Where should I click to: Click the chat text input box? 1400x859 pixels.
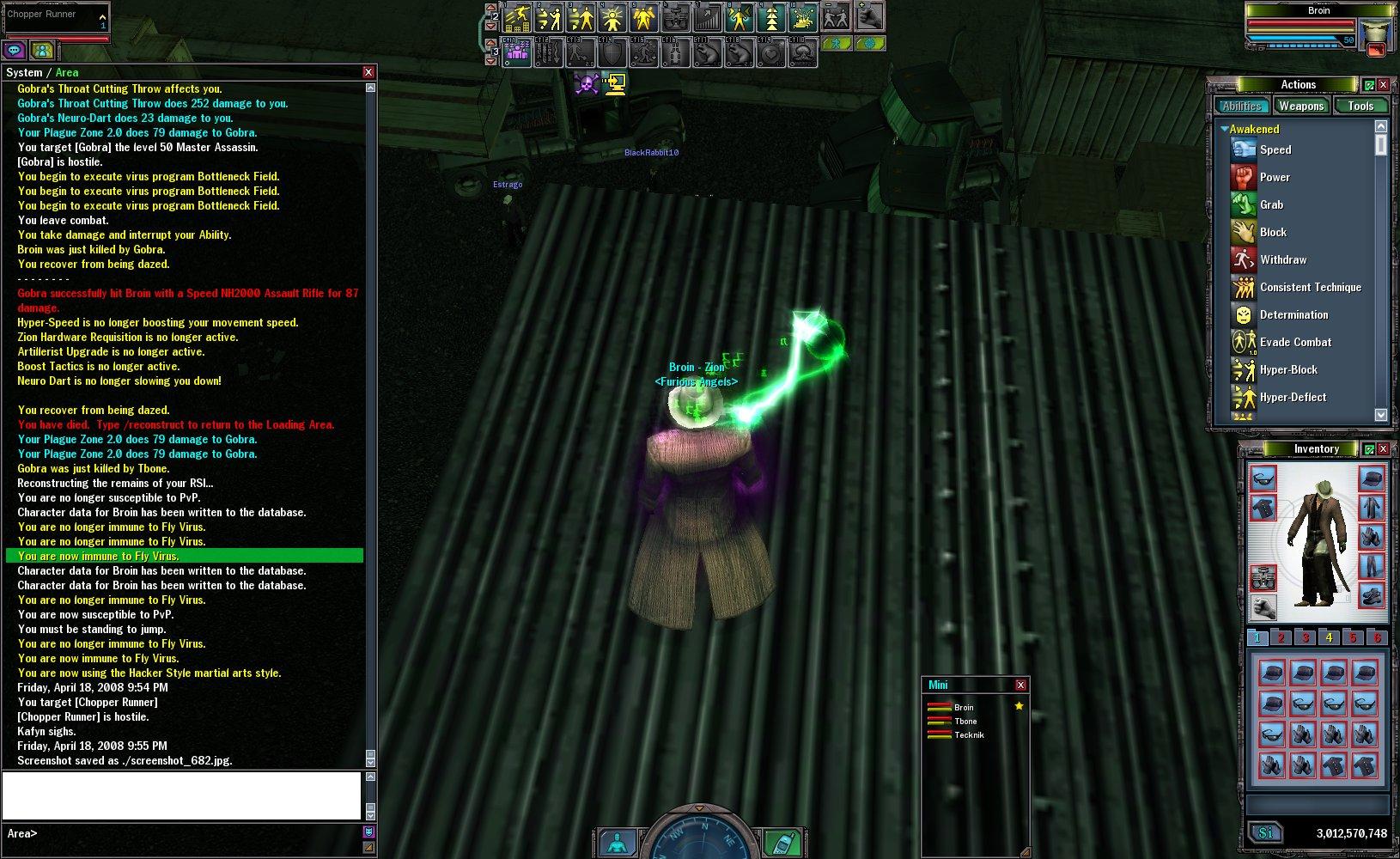181,795
